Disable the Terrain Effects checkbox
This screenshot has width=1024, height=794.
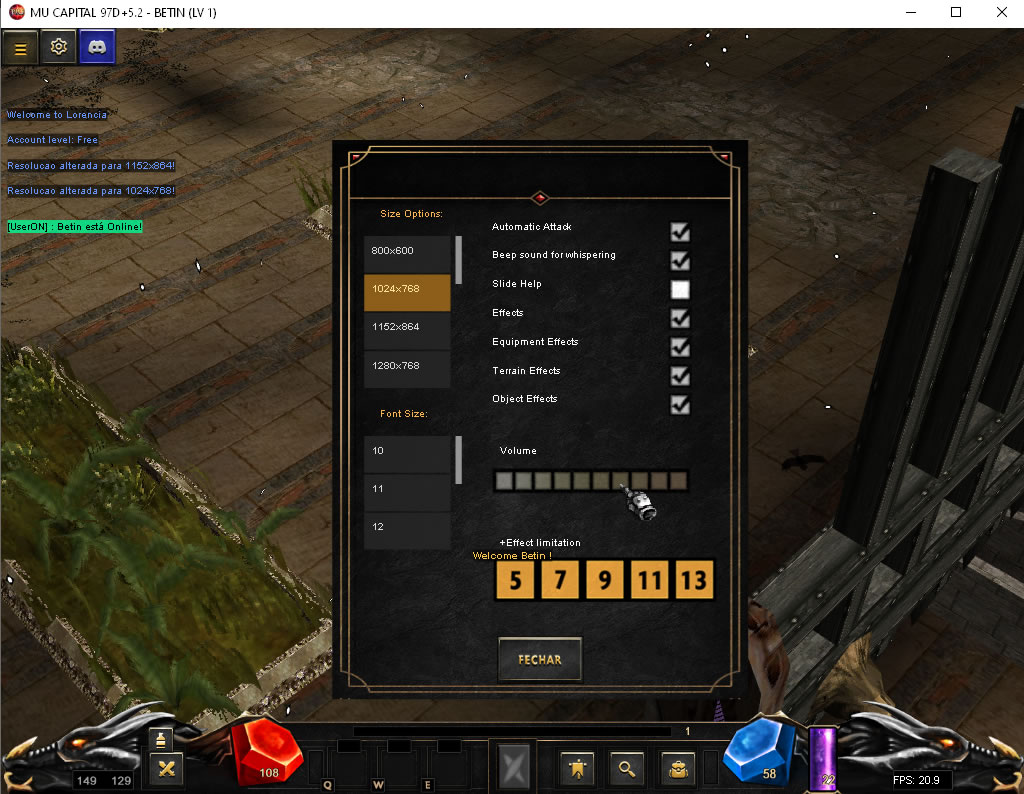680,376
